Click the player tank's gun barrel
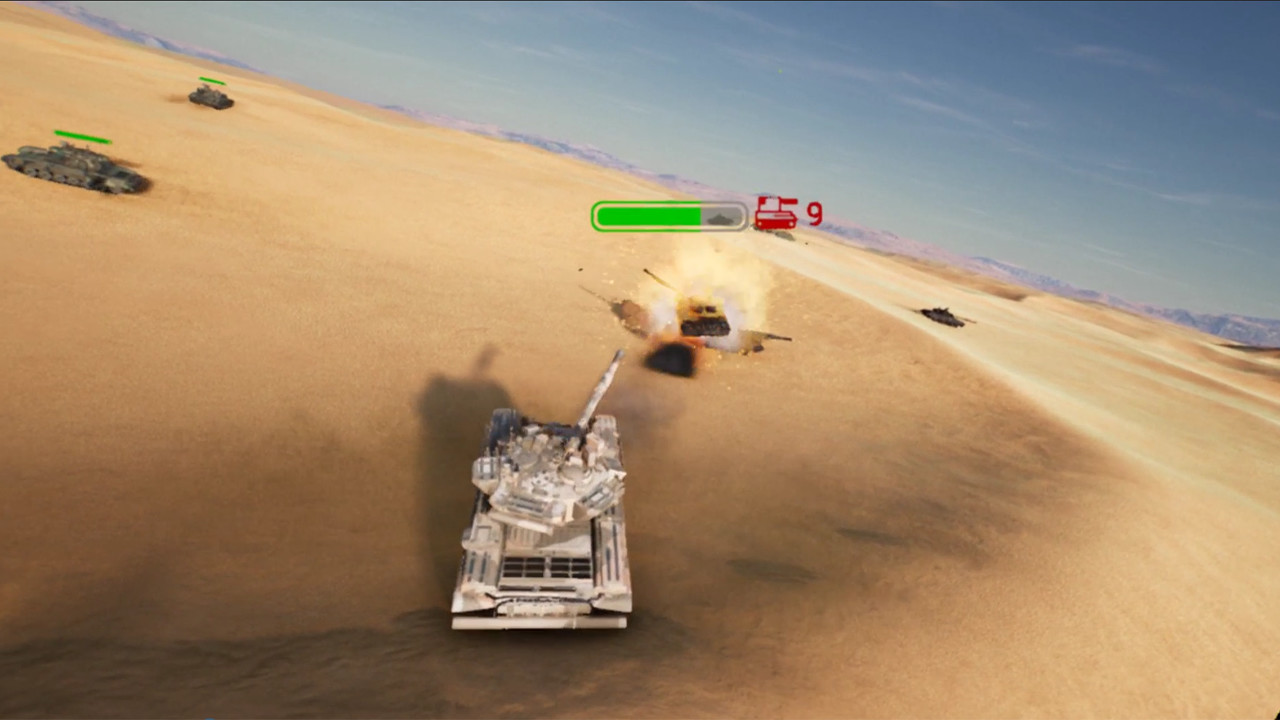The width and height of the screenshot is (1280, 720). (x=600, y=390)
